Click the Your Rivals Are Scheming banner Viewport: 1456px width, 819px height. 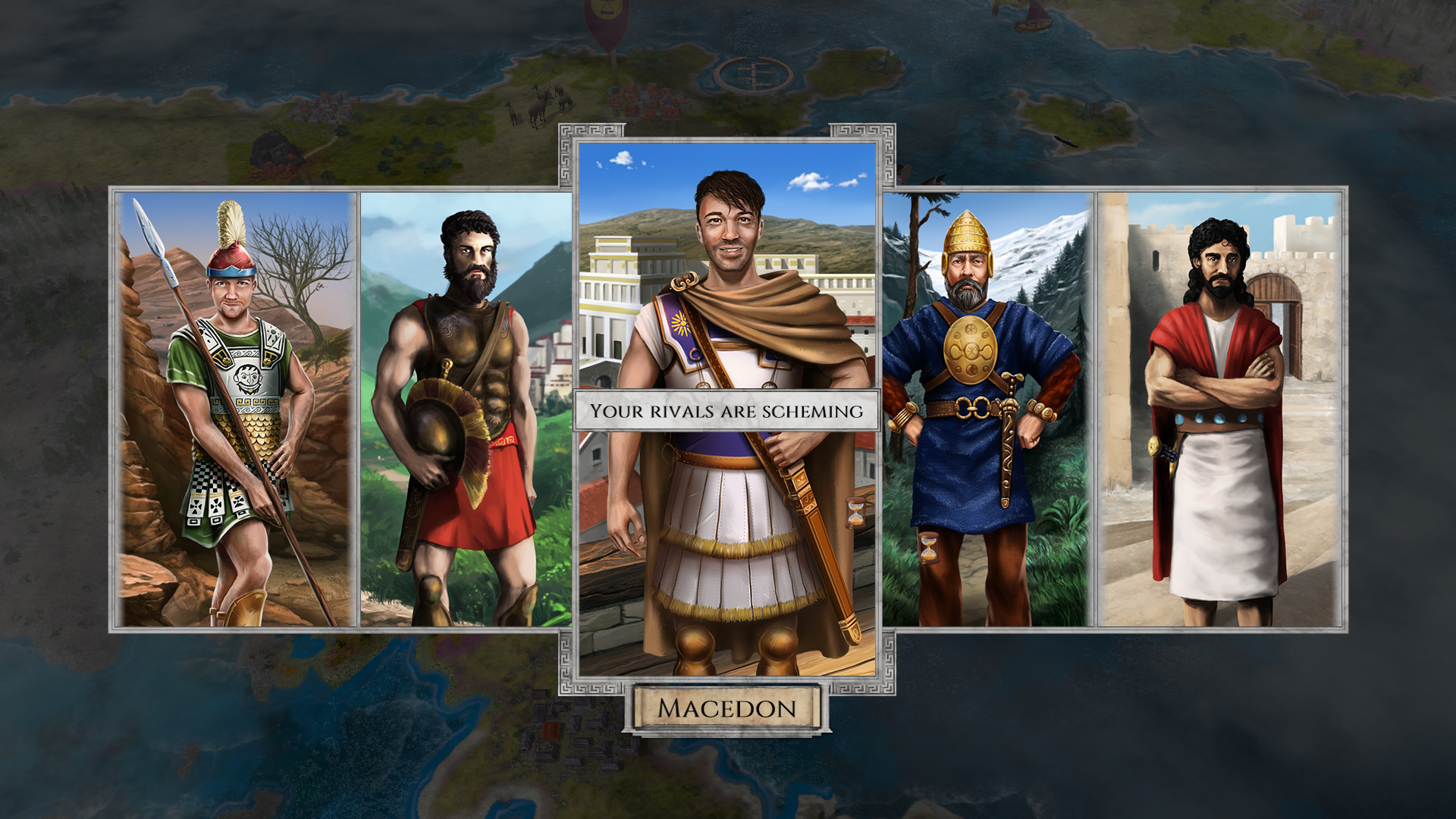[728, 411]
